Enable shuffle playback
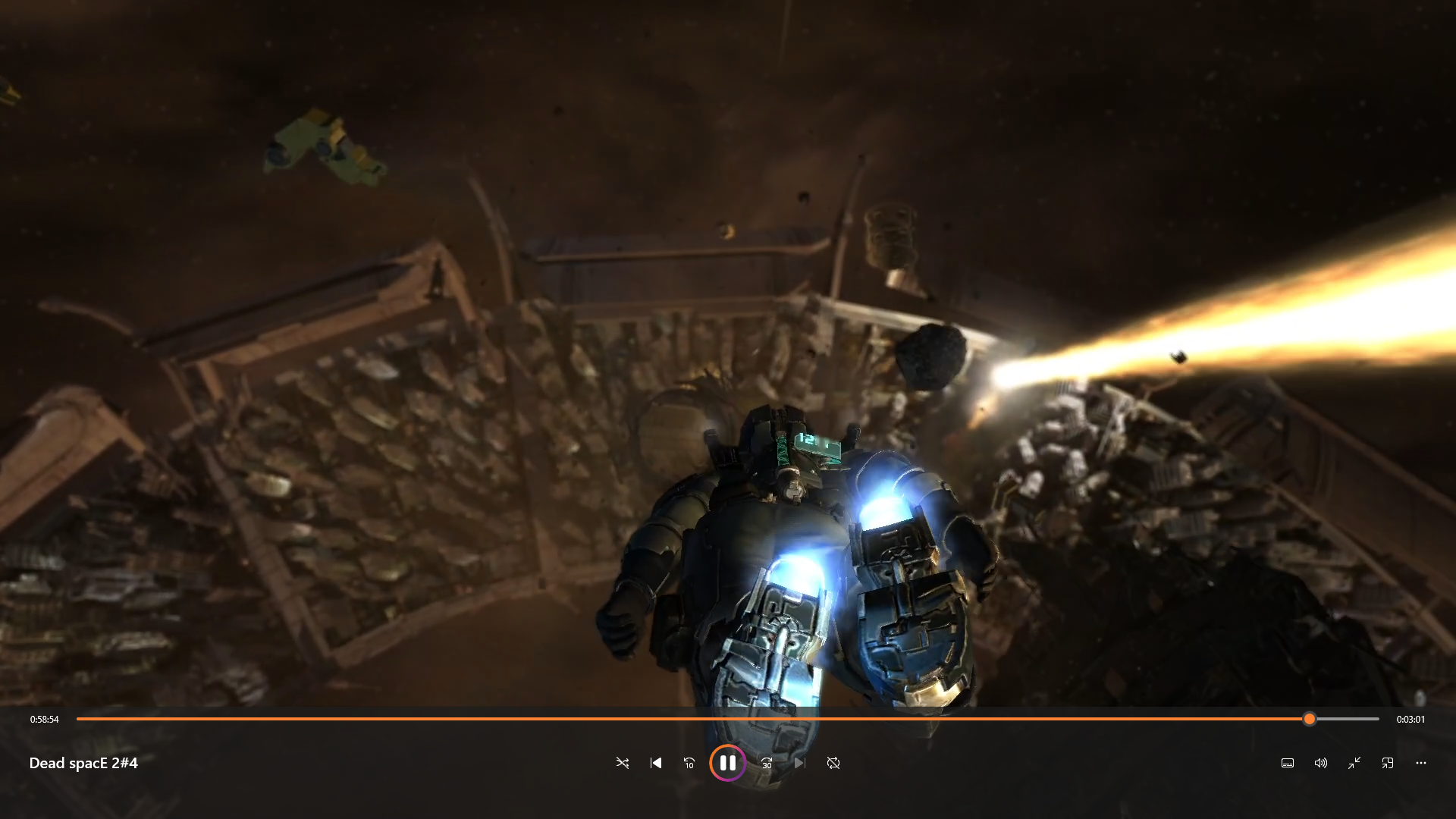Viewport: 1456px width, 819px height. pos(622,763)
